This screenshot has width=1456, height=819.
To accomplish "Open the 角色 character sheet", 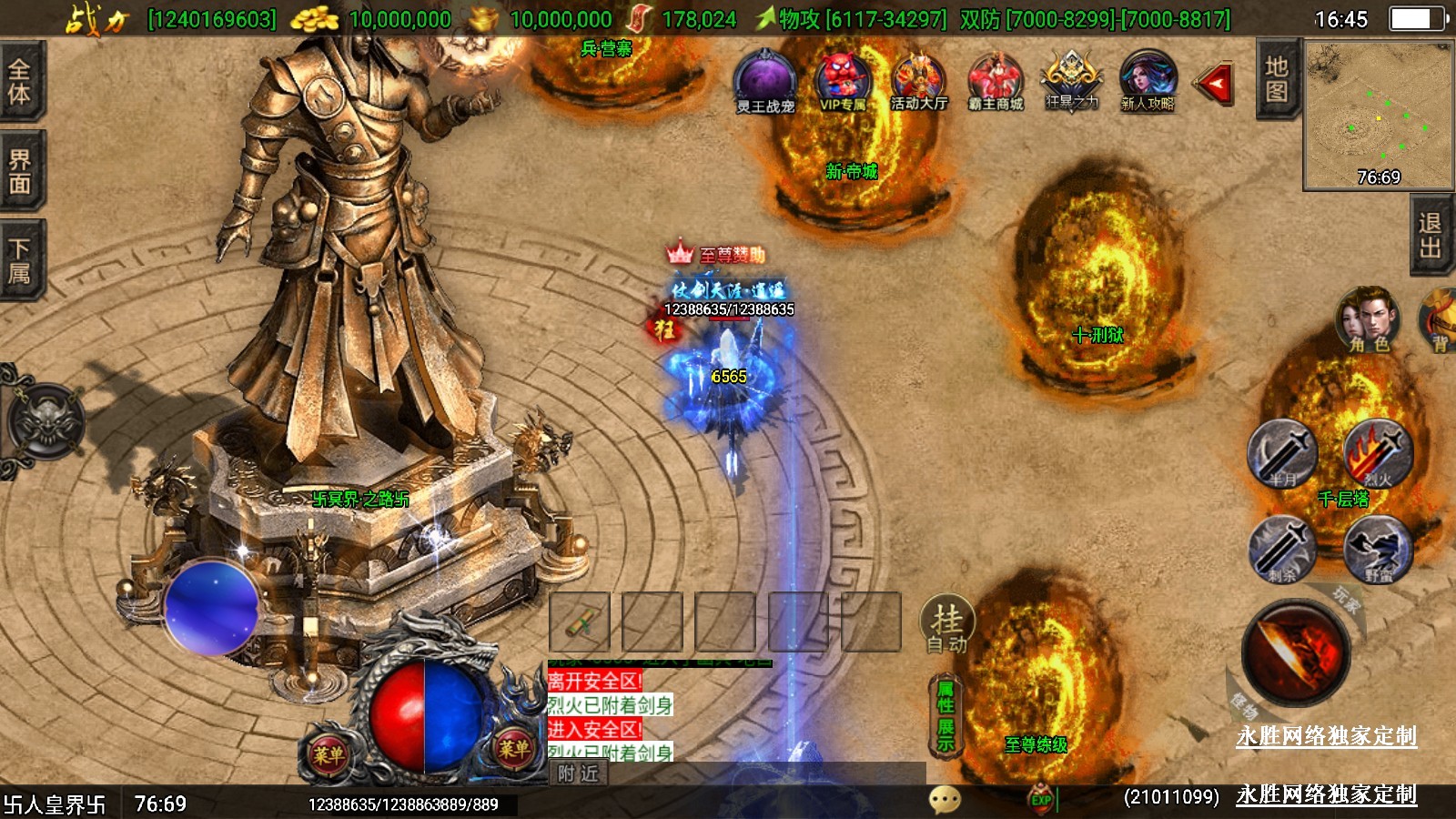I will pos(1368,318).
